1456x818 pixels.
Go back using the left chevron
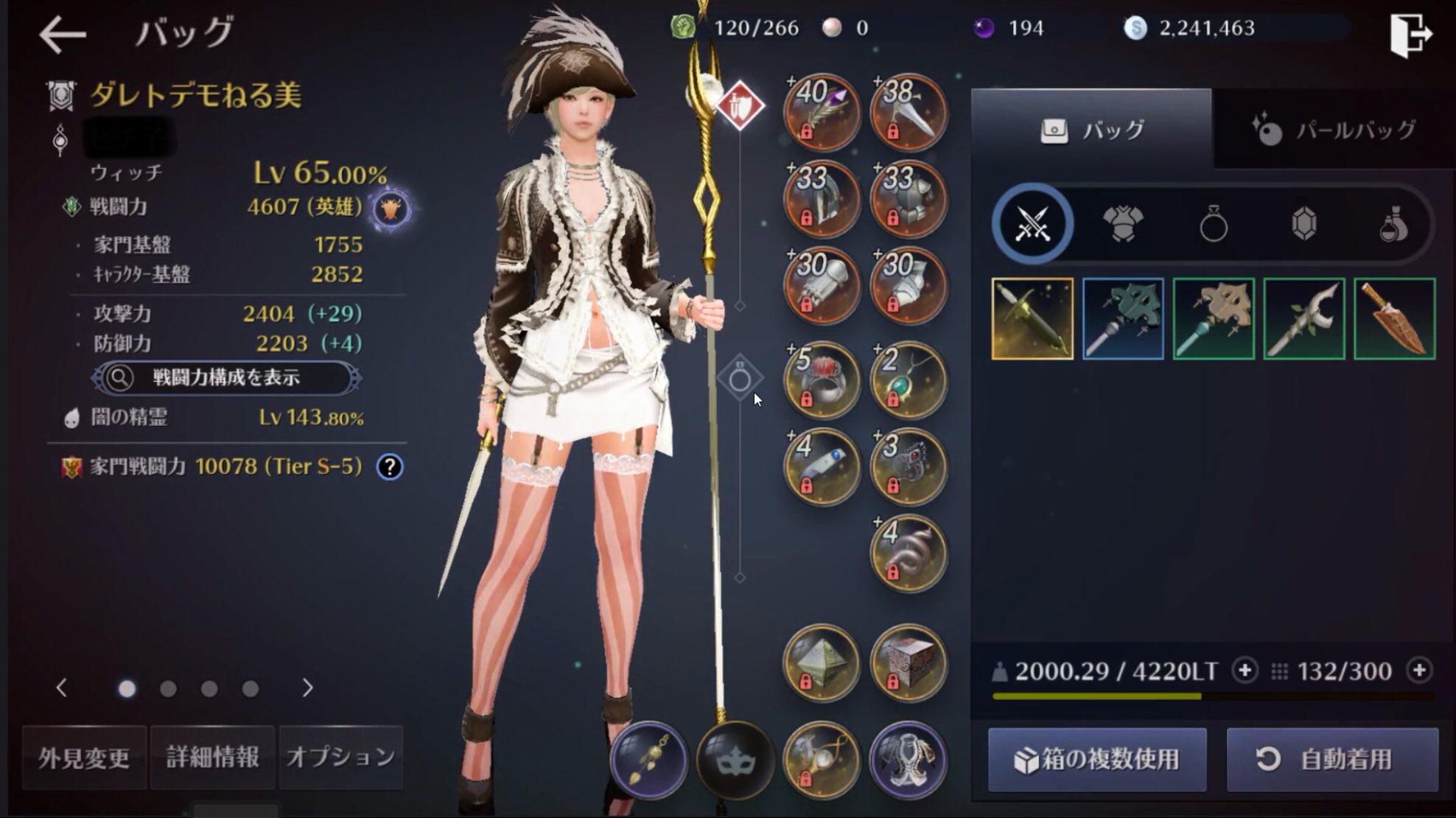pos(63,685)
